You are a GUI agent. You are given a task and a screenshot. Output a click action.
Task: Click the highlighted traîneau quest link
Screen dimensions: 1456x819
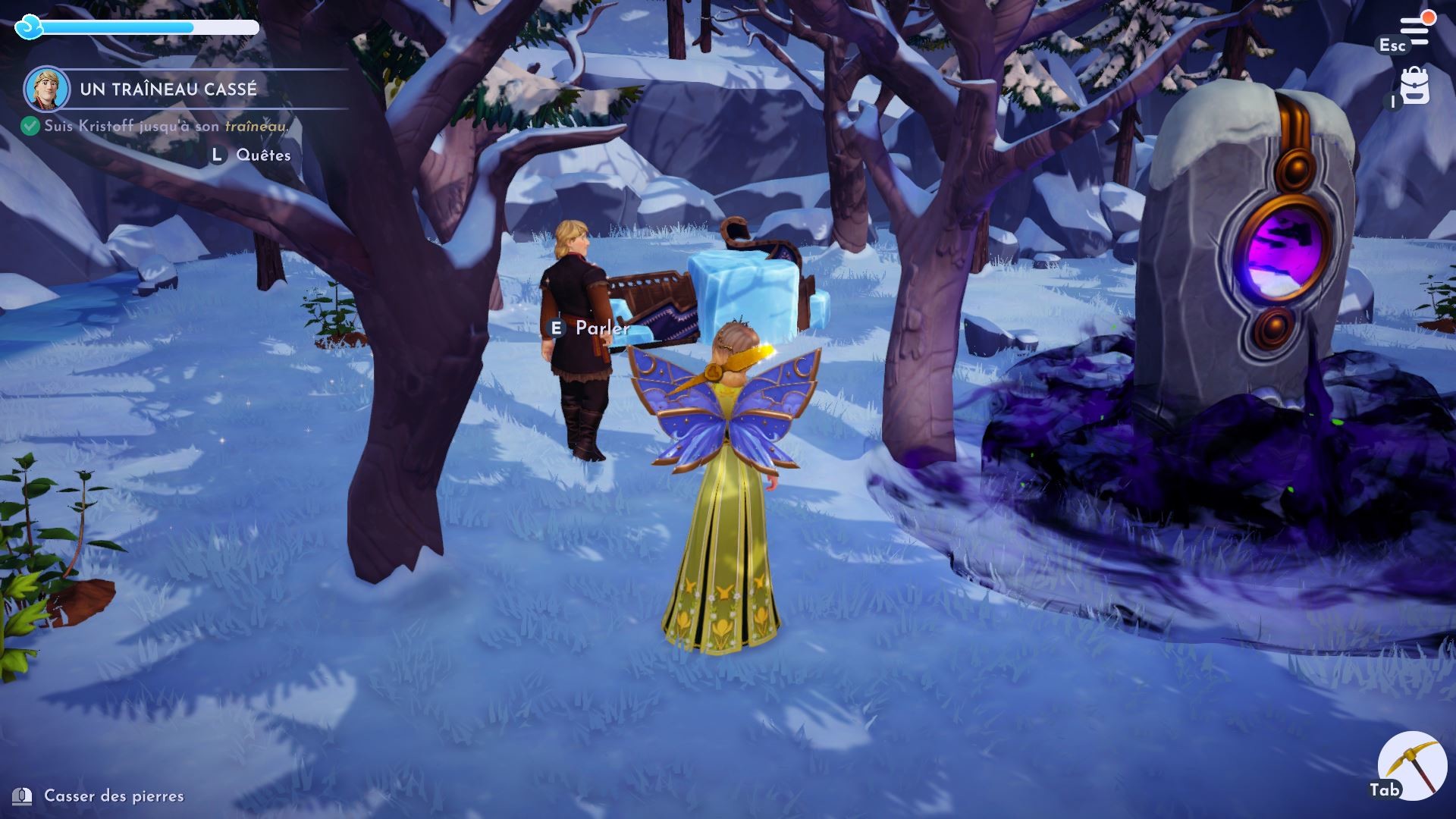tap(256, 127)
